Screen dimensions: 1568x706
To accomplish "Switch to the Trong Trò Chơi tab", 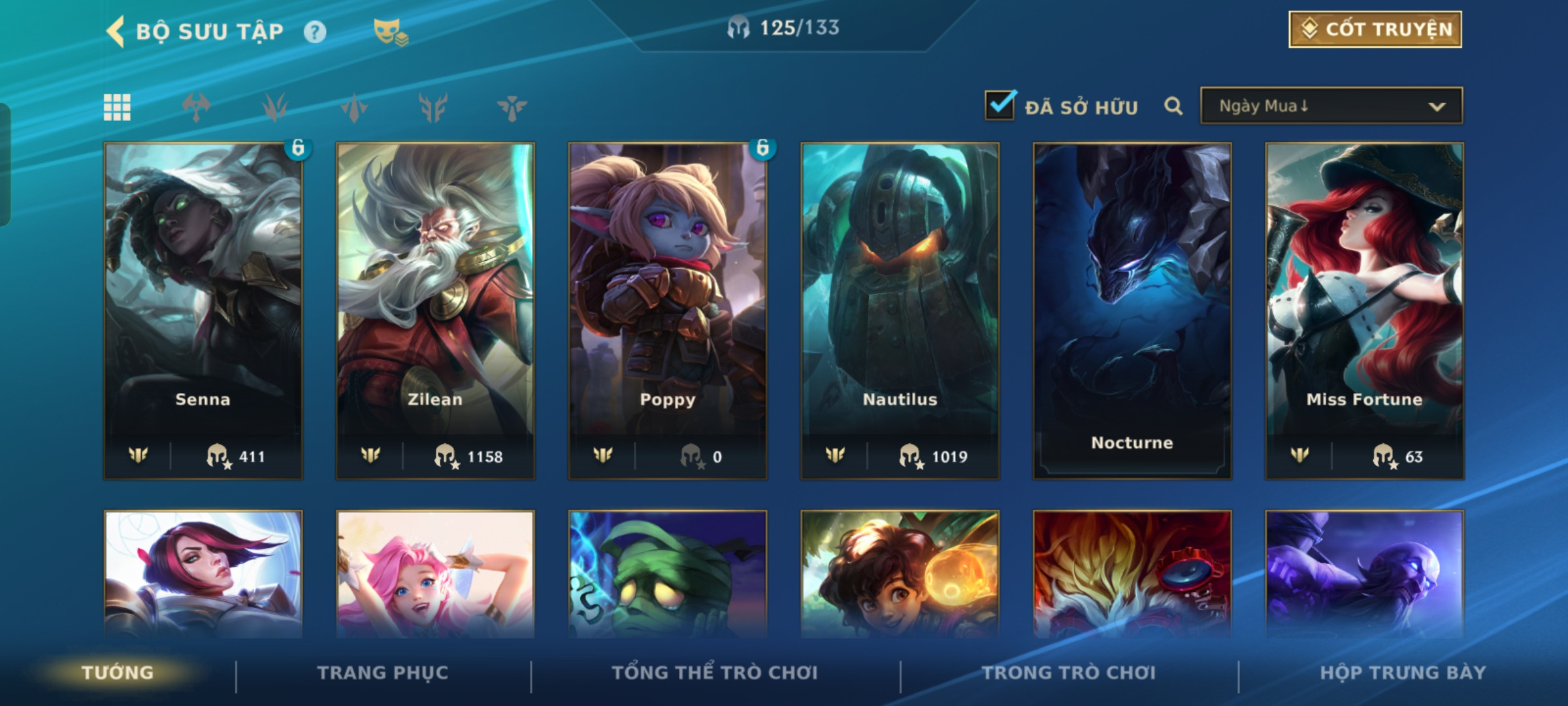I will (1068, 673).
